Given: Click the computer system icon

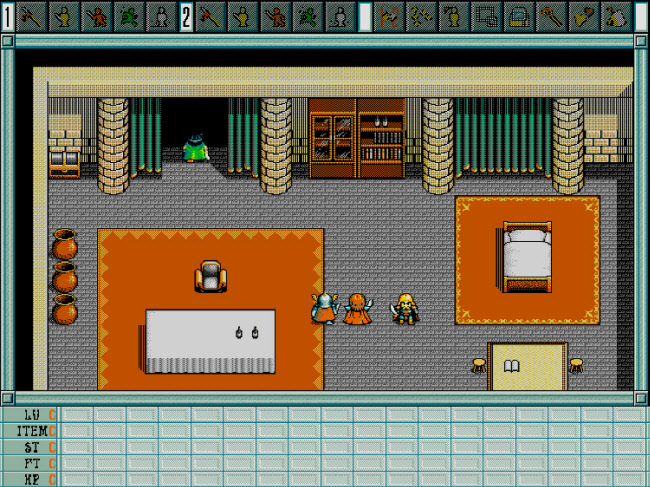Looking at the screenshot, I should pyautogui.click(x=519, y=16).
